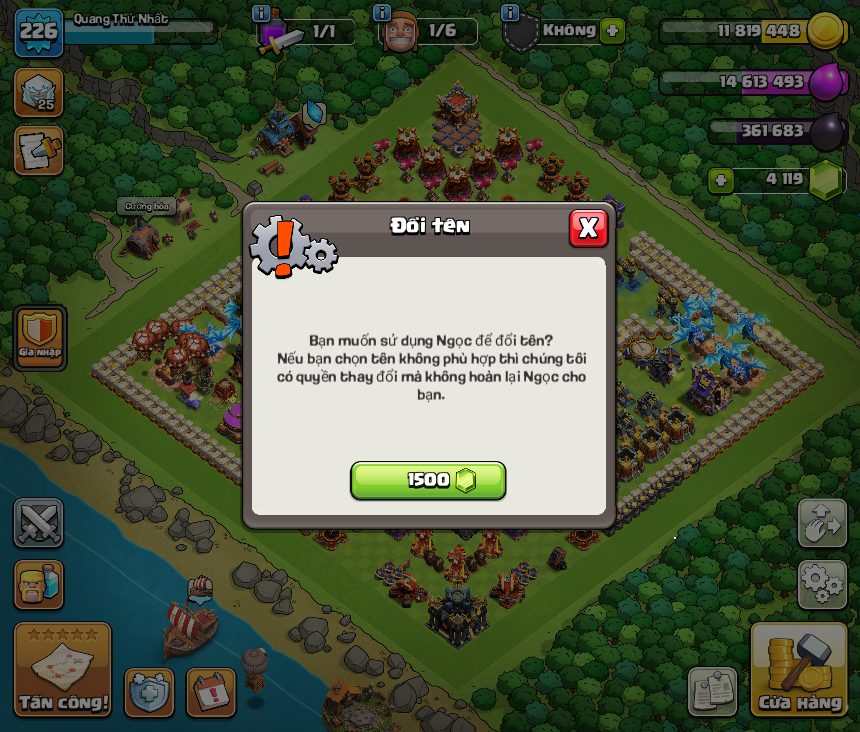Image resolution: width=860 pixels, height=732 pixels.
Task: Open the barbarian army overview
Action: coord(38,584)
